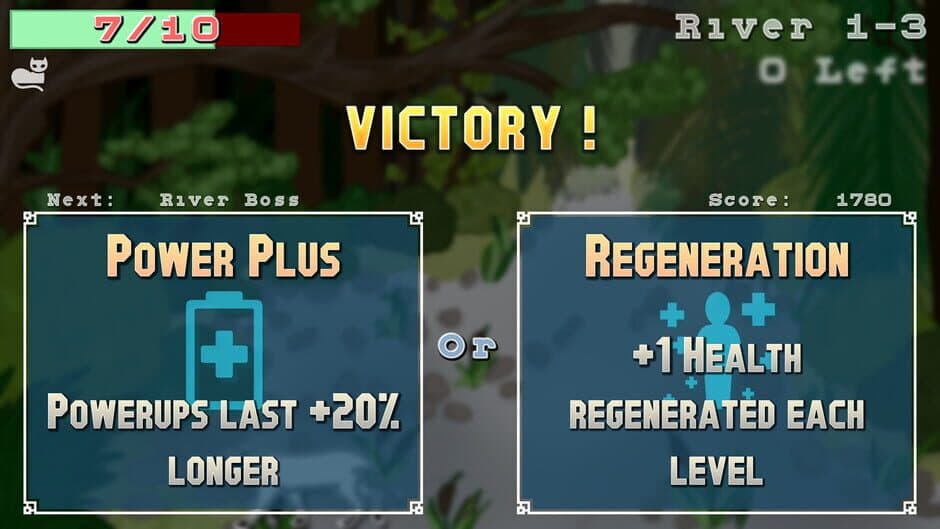Choose the Power Plus upgrade card
The width and height of the screenshot is (940, 529).
(222, 362)
